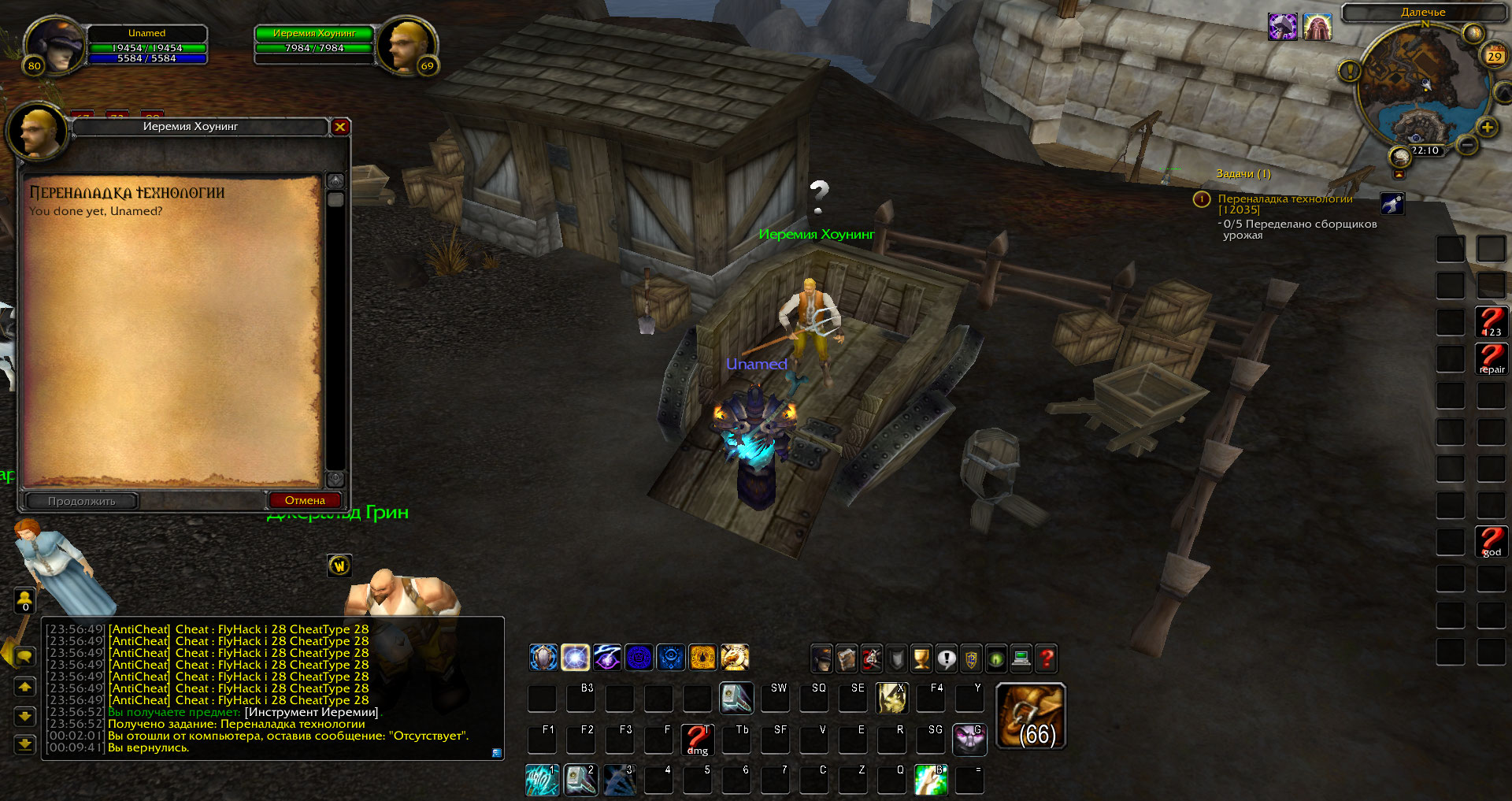The height and width of the screenshot is (801, 1512).
Task: Use the quest item icon beside tracker
Action: pos(1392,204)
